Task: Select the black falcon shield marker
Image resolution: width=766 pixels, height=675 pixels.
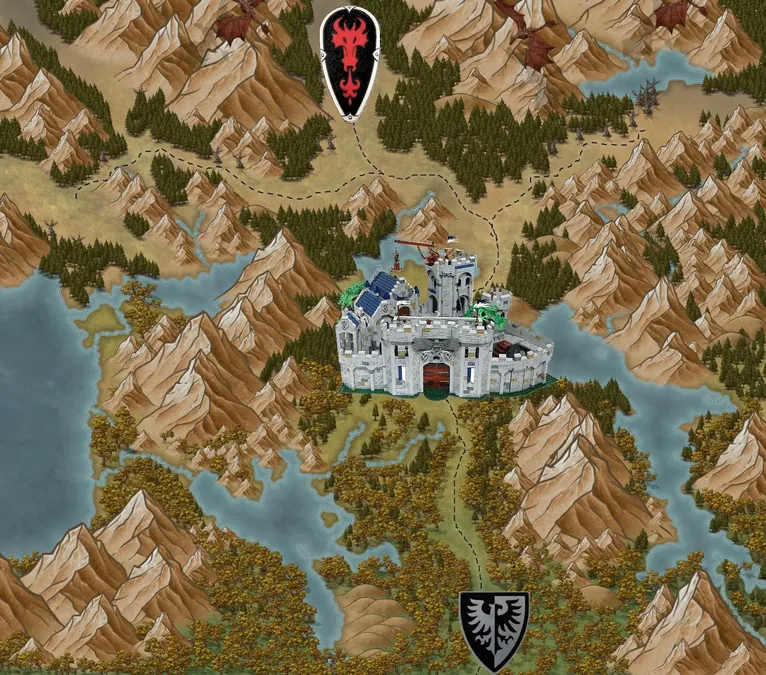Action: tap(494, 629)
